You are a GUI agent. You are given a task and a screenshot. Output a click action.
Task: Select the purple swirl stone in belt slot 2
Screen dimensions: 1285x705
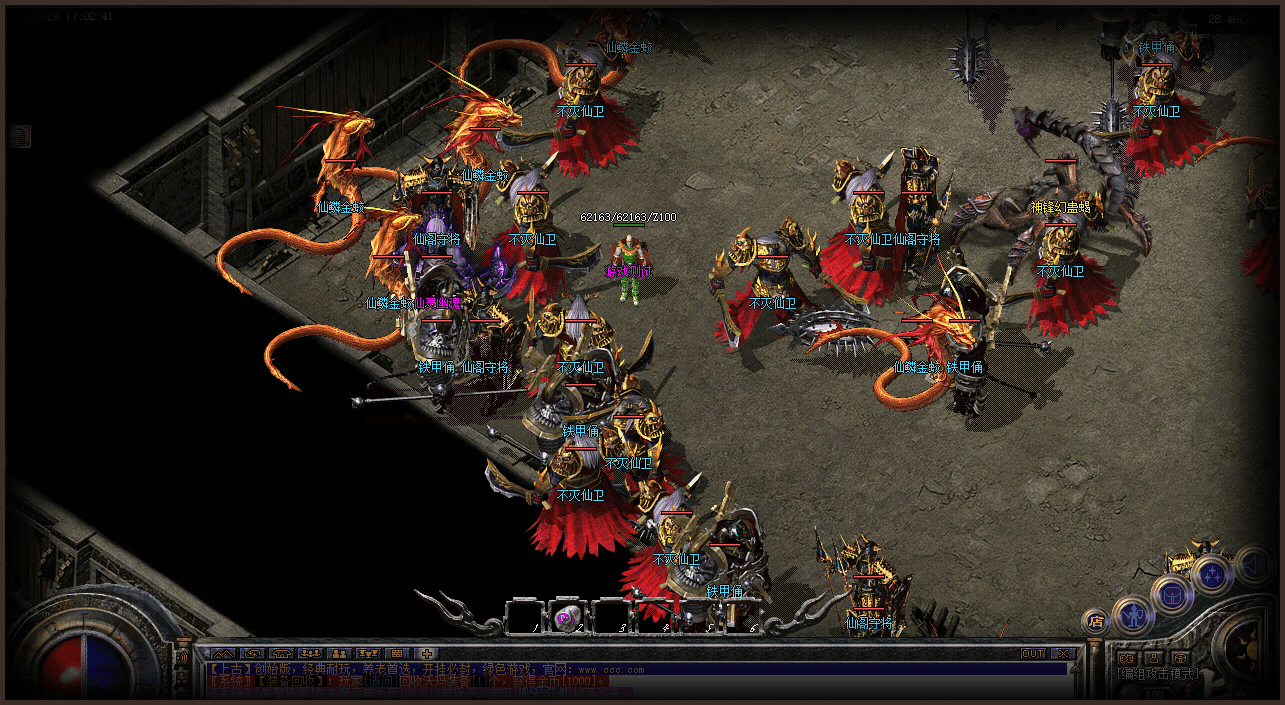coord(566,618)
